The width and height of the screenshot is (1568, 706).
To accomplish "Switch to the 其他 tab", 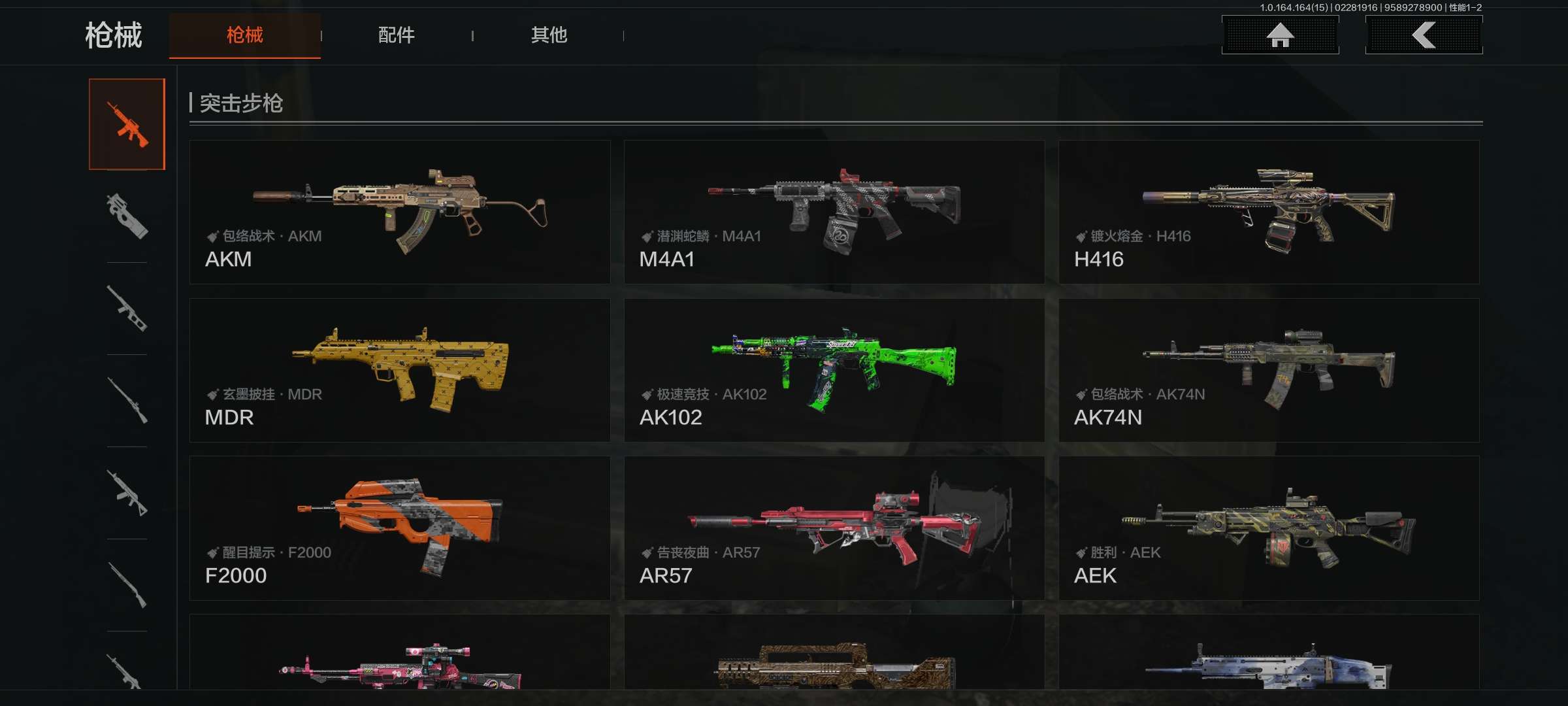I will [x=549, y=35].
